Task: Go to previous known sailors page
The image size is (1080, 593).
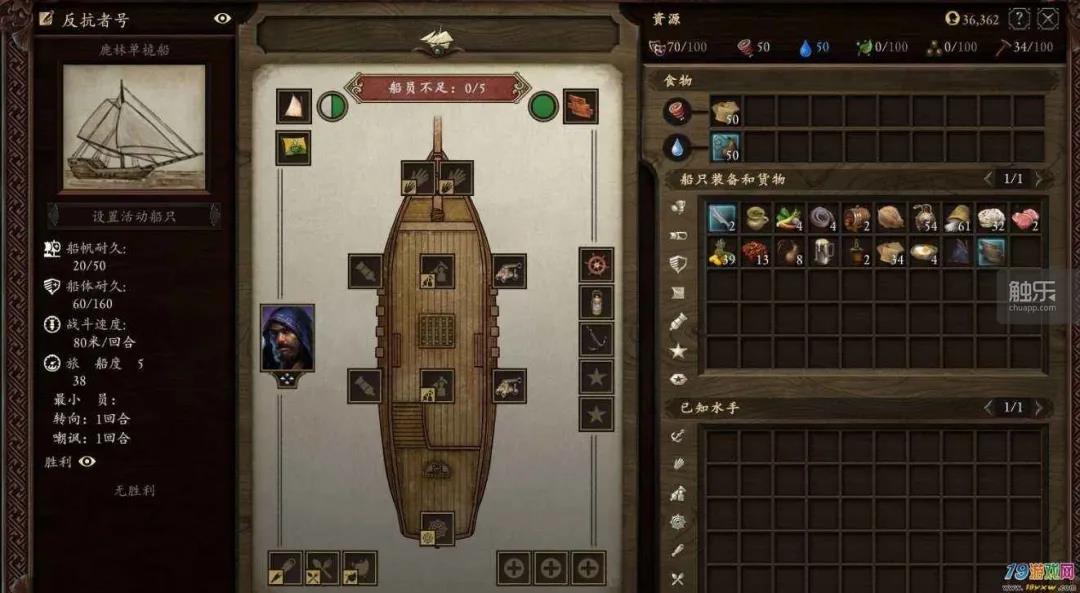Action: point(988,407)
